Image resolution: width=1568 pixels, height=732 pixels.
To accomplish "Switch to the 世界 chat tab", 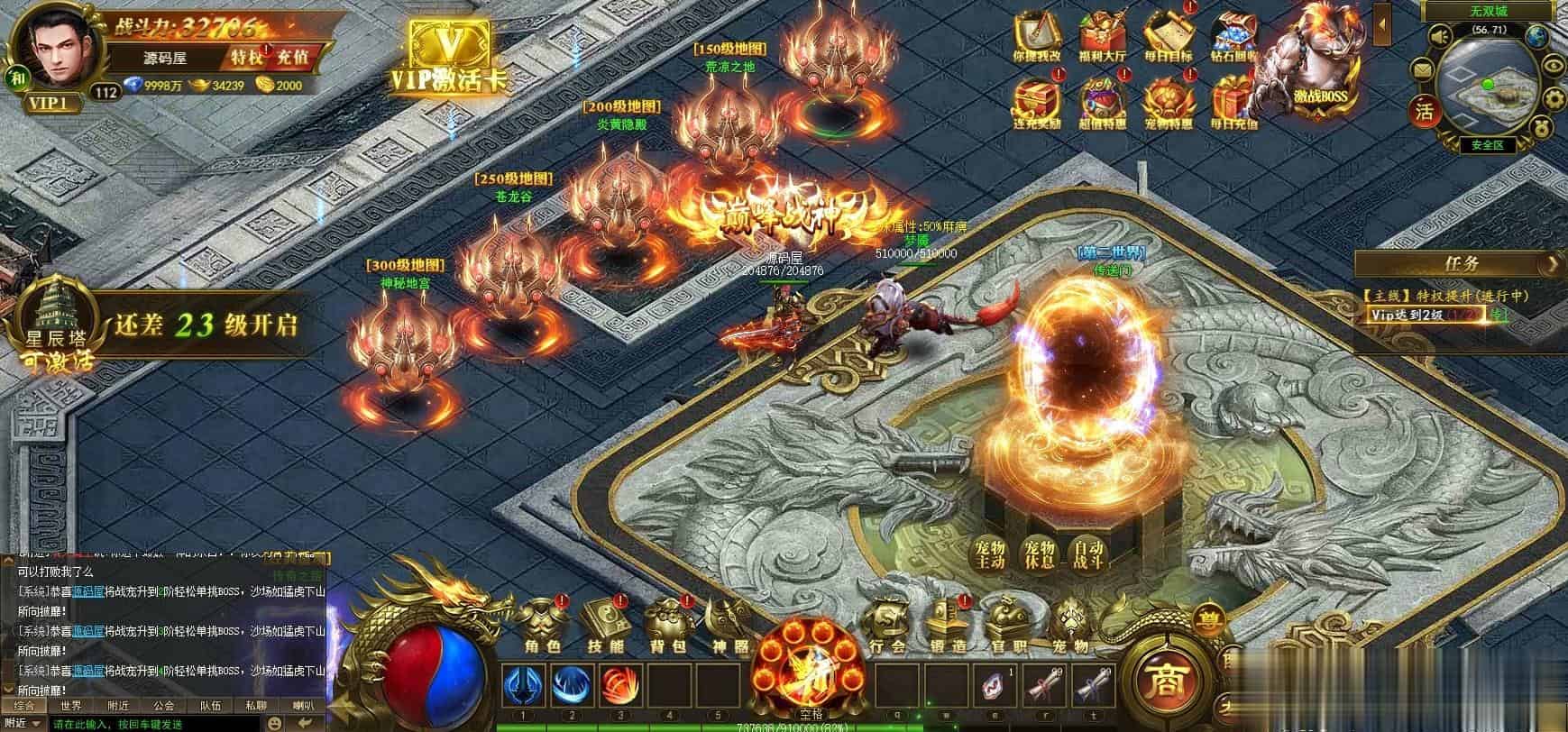I will (71, 706).
